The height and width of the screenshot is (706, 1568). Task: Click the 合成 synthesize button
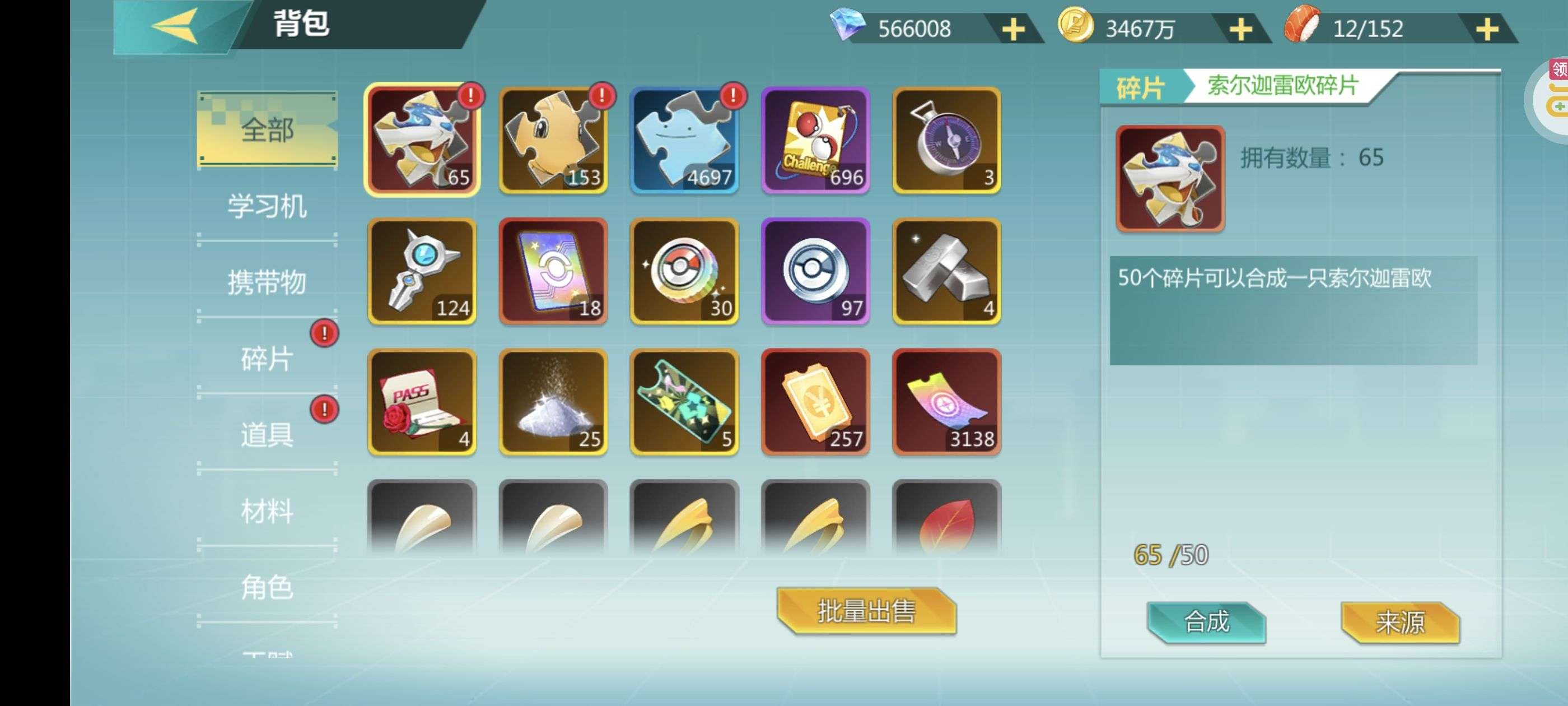point(1206,622)
